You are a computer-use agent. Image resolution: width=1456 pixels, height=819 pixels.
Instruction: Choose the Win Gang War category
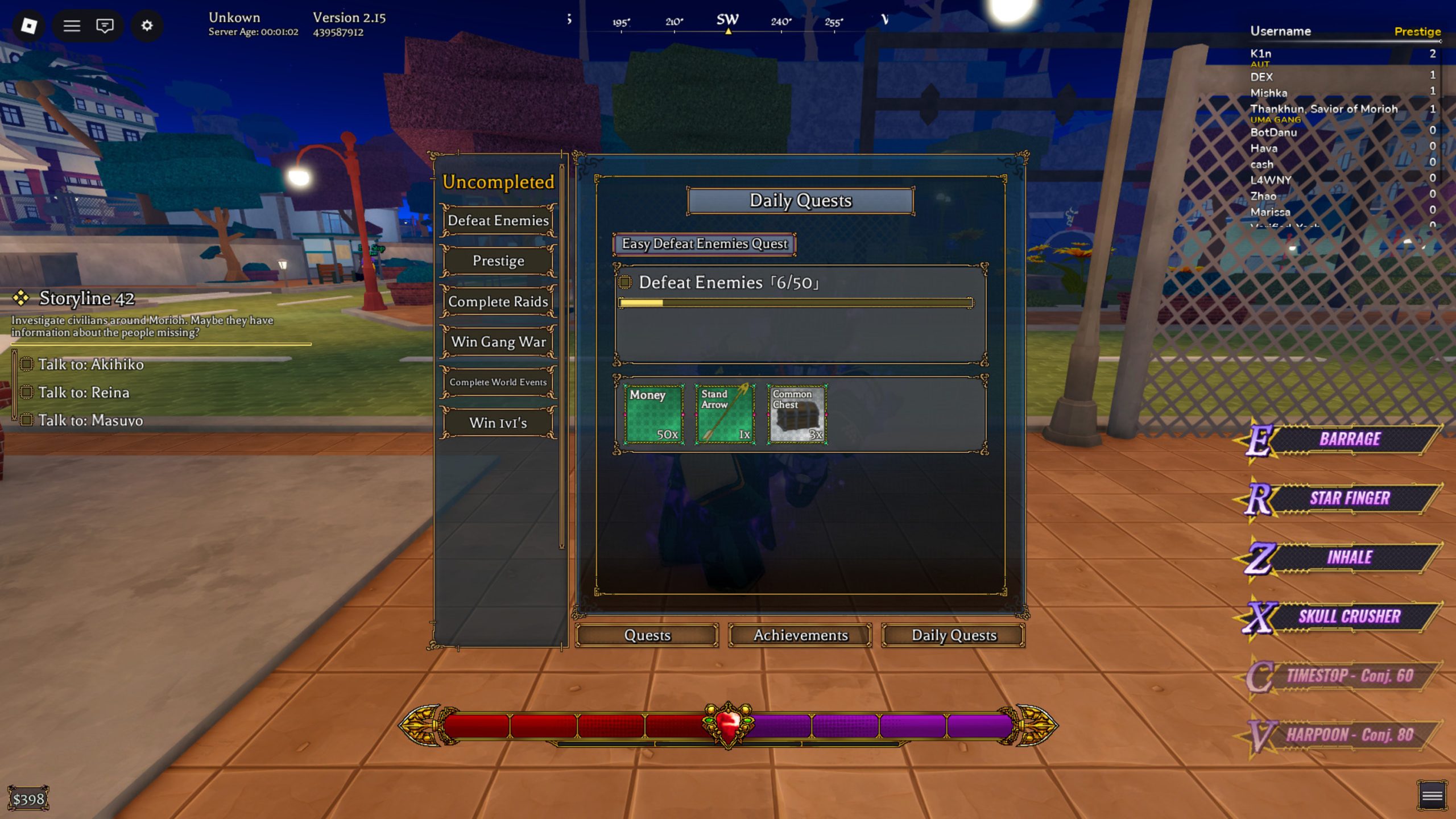(498, 342)
